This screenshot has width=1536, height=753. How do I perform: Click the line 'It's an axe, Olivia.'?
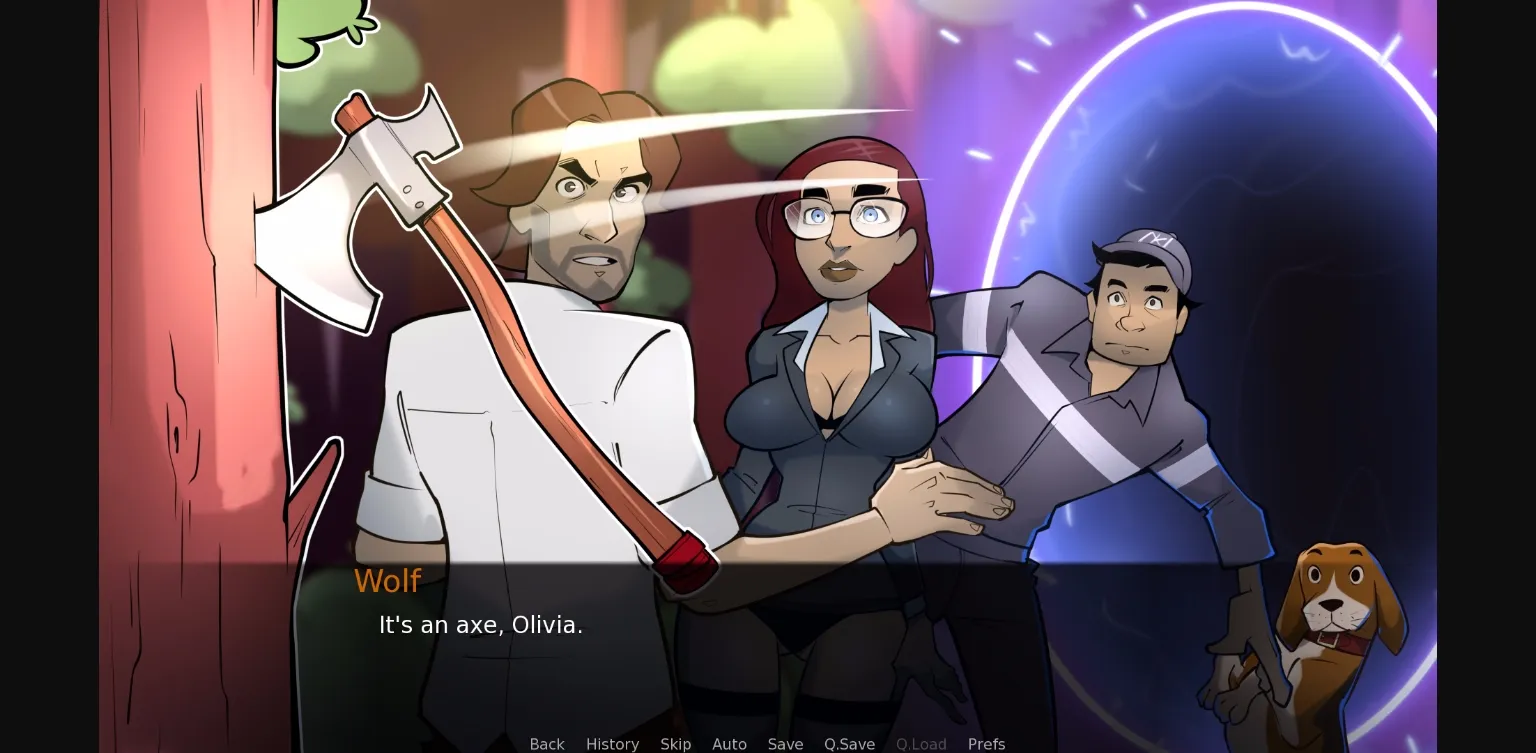click(480, 625)
